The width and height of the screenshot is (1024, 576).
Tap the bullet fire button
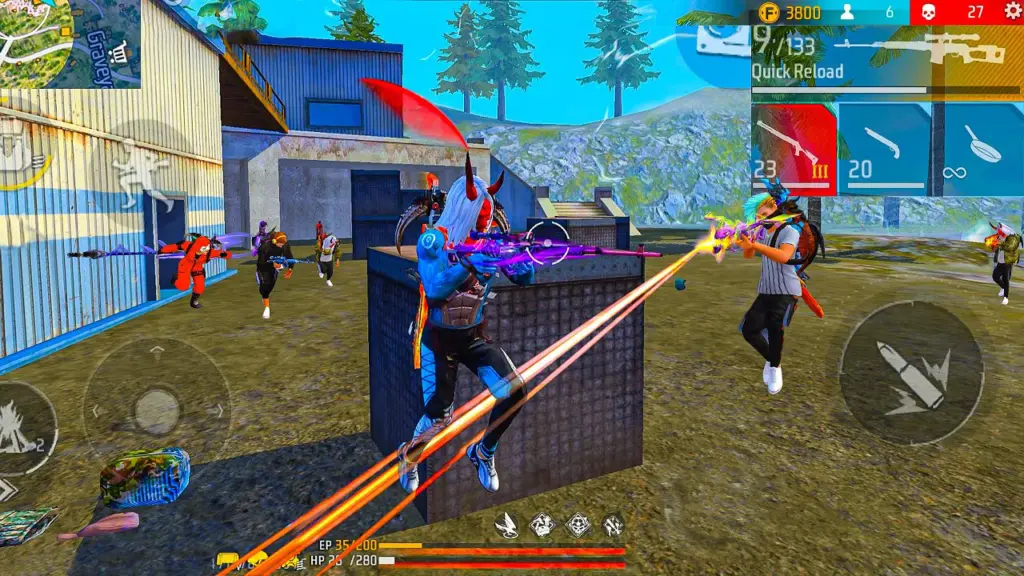(910, 373)
